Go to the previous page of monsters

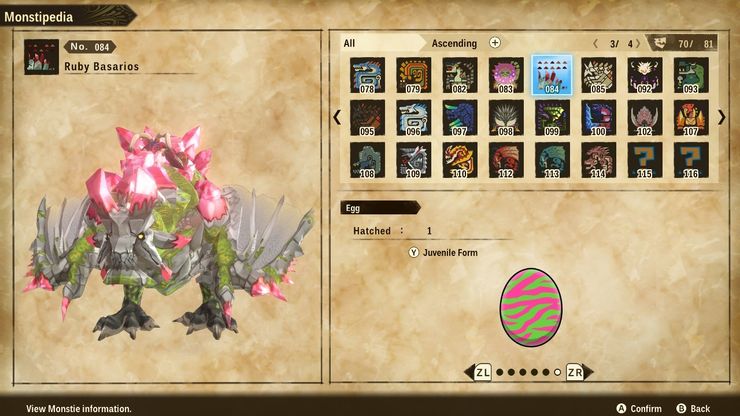pyautogui.click(x=337, y=117)
